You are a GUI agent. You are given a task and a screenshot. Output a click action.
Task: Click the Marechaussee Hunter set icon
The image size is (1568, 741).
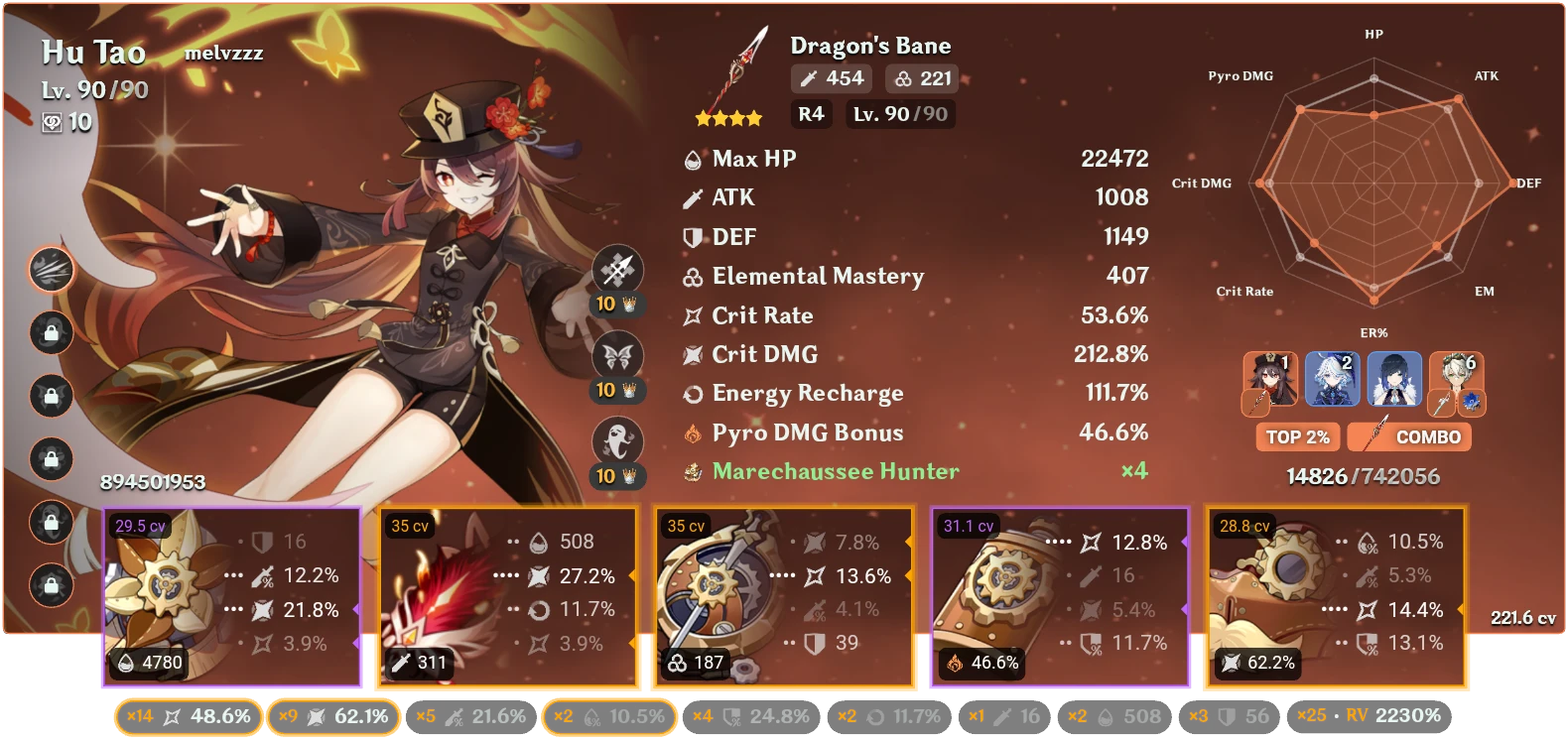(692, 471)
